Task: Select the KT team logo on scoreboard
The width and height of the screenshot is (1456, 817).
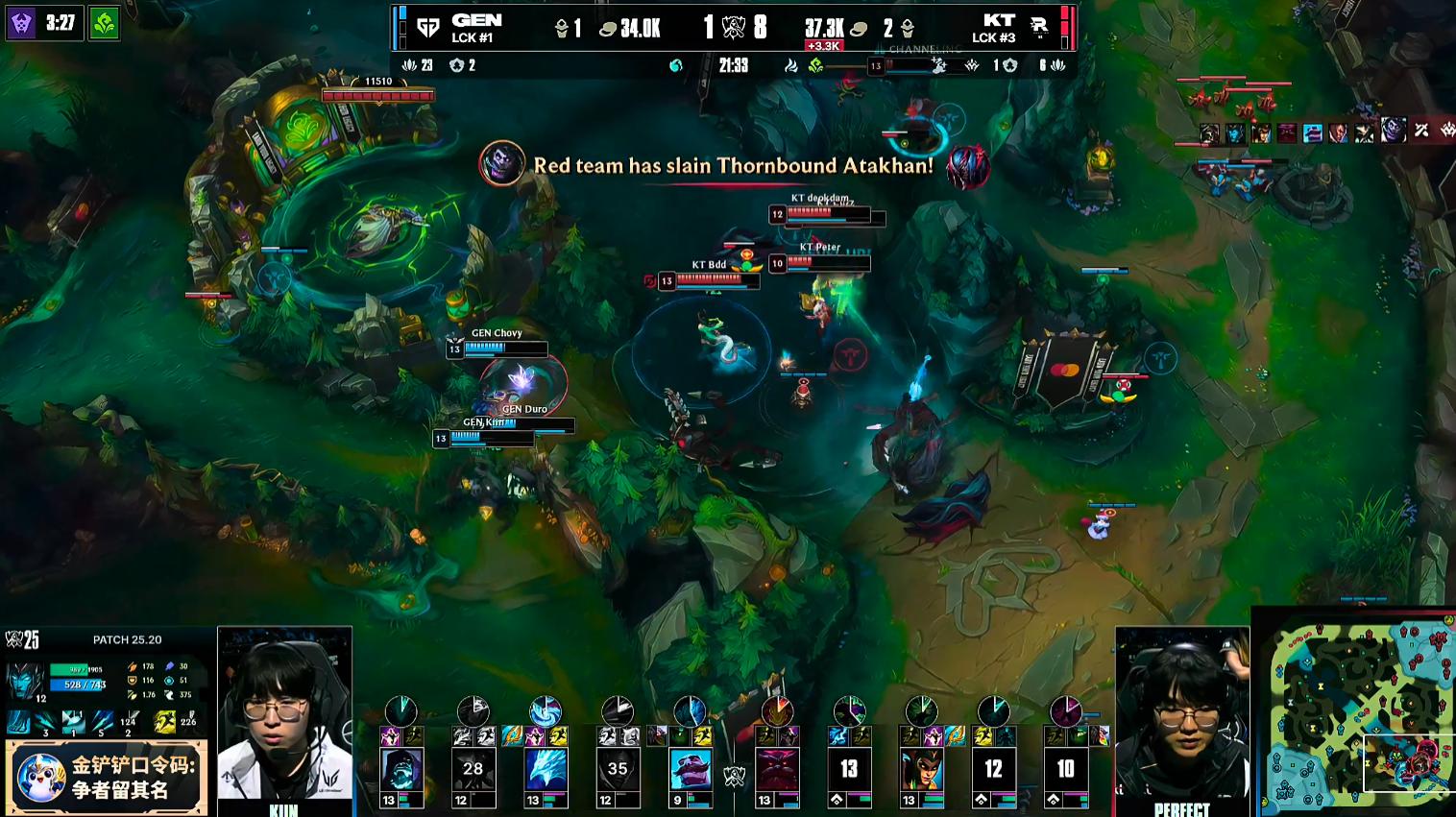Action: point(1039,28)
